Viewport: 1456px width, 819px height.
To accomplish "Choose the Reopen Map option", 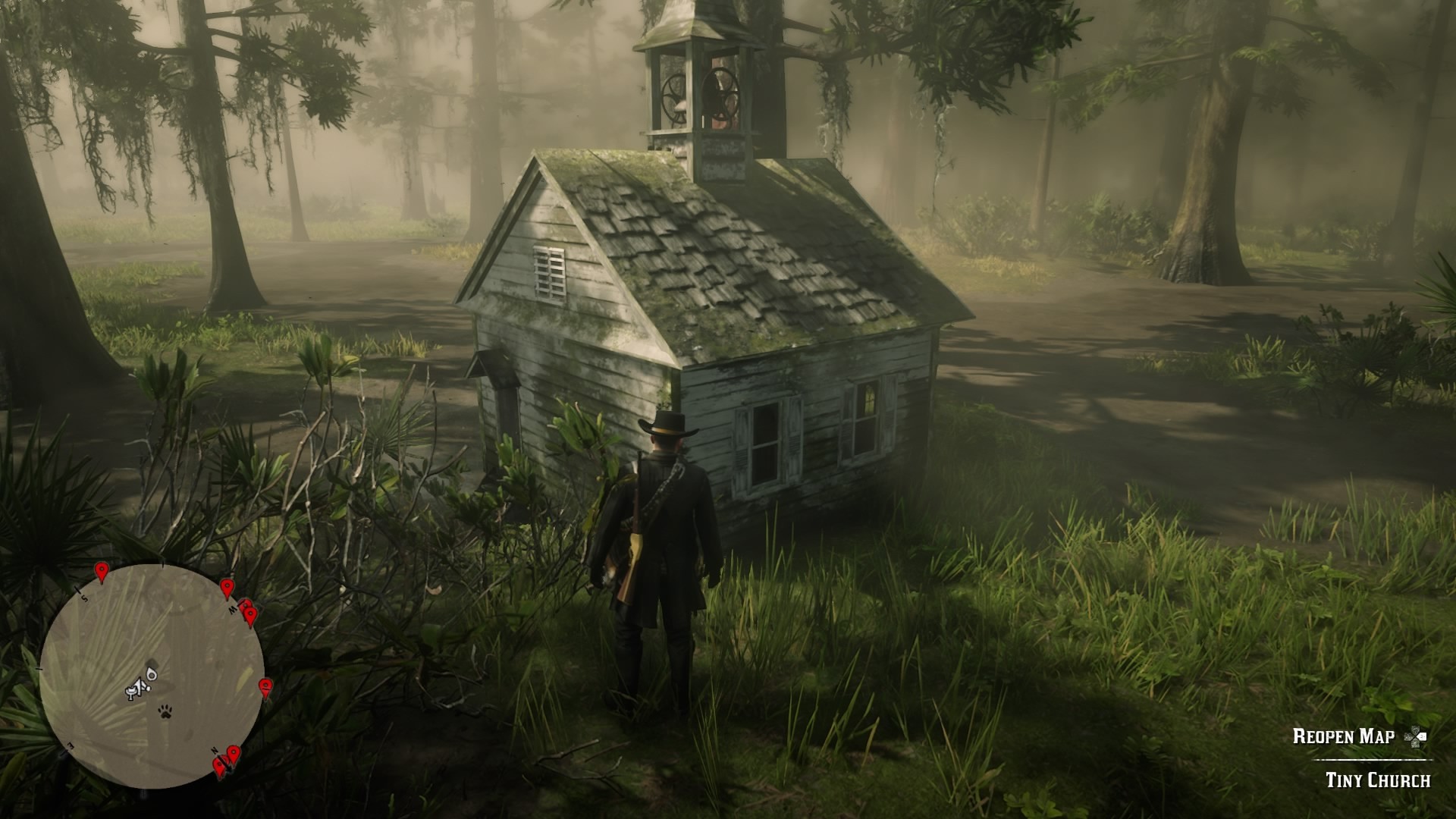I will [1343, 736].
